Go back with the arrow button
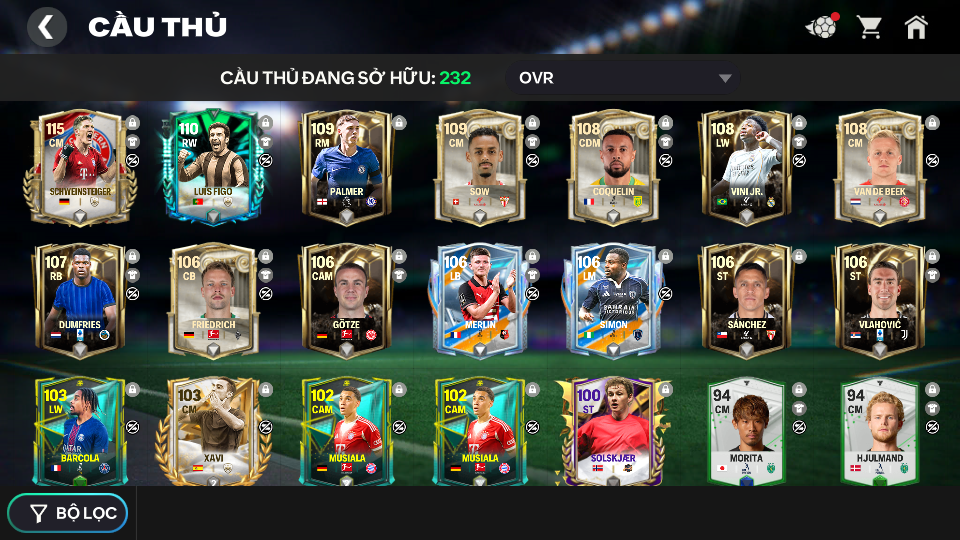 [46, 27]
